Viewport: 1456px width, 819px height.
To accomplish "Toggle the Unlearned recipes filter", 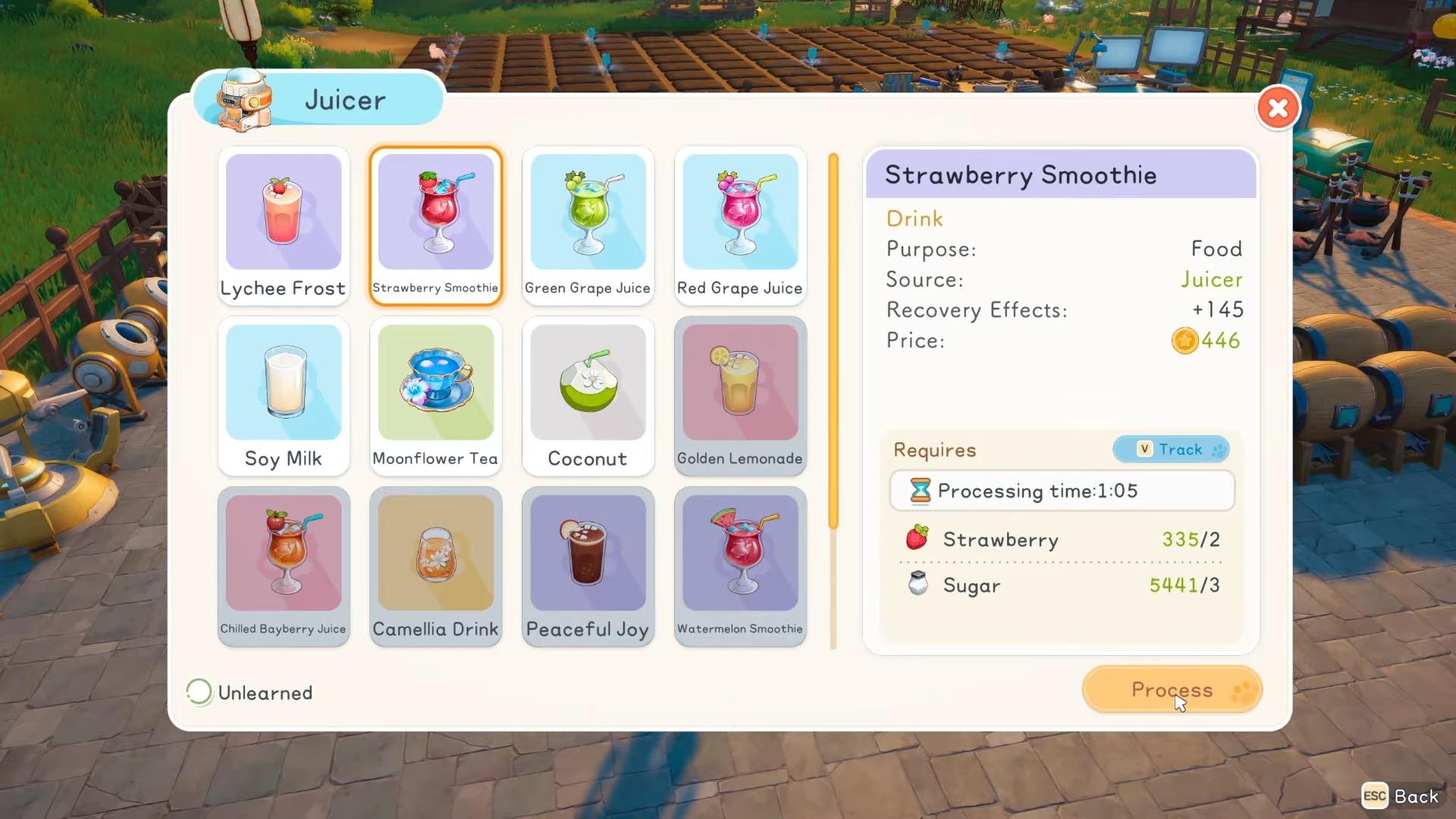I will (199, 692).
